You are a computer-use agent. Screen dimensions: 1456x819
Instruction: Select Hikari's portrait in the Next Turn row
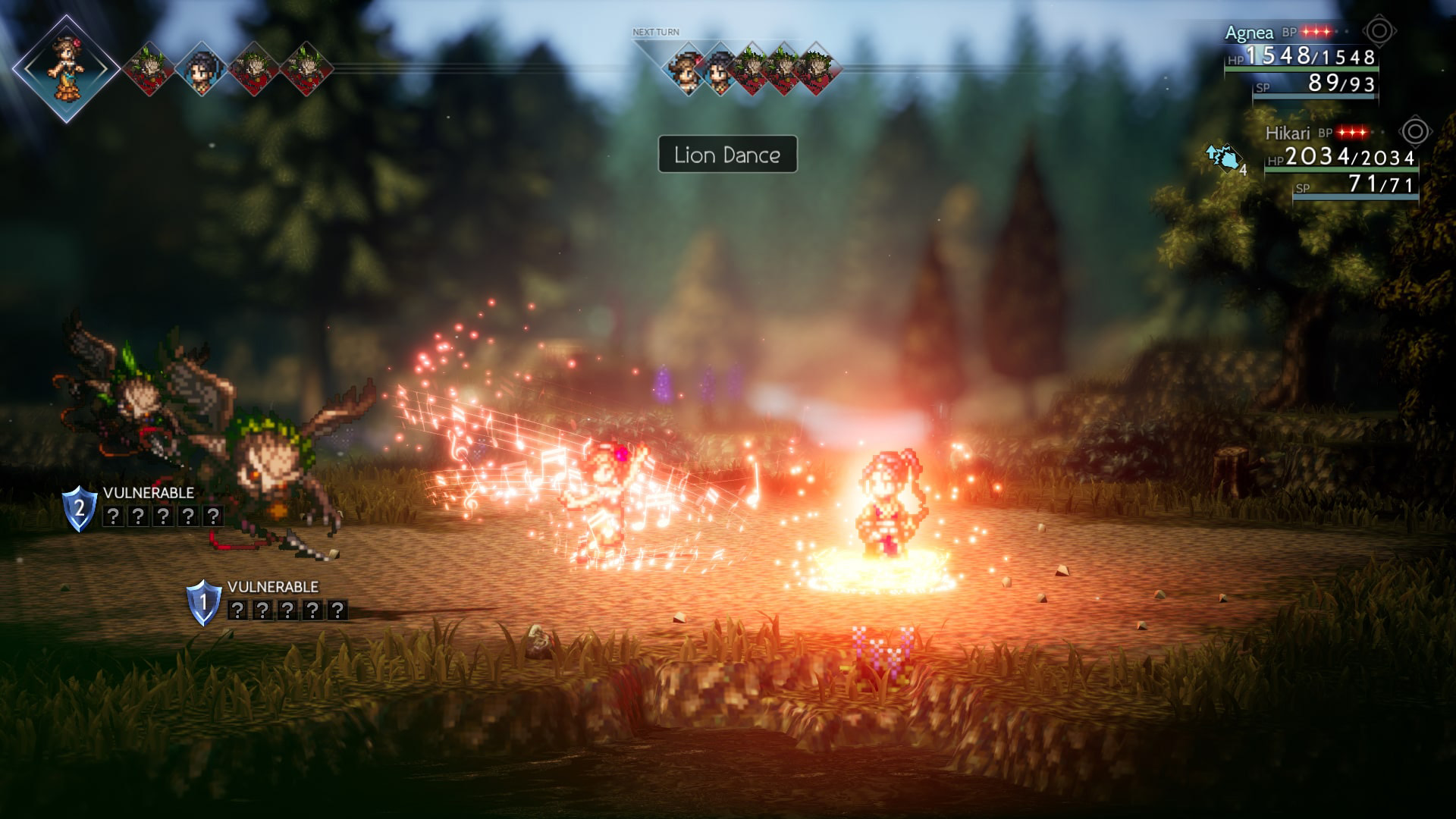pyautogui.click(x=720, y=68)
